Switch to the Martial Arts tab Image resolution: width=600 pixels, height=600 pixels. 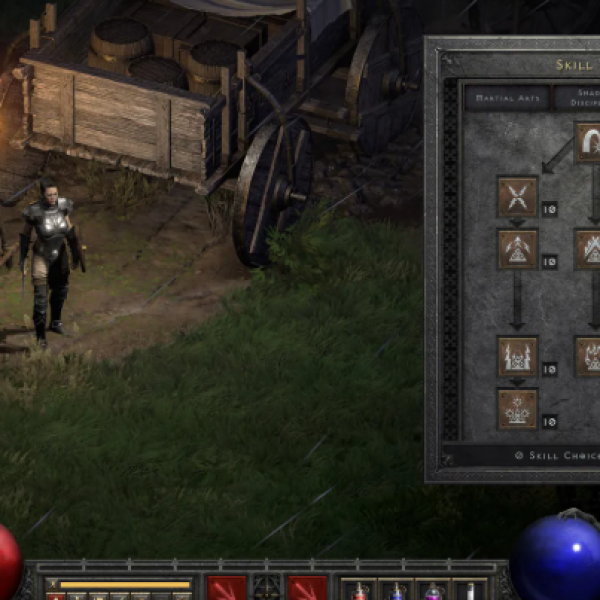point(506,97)
